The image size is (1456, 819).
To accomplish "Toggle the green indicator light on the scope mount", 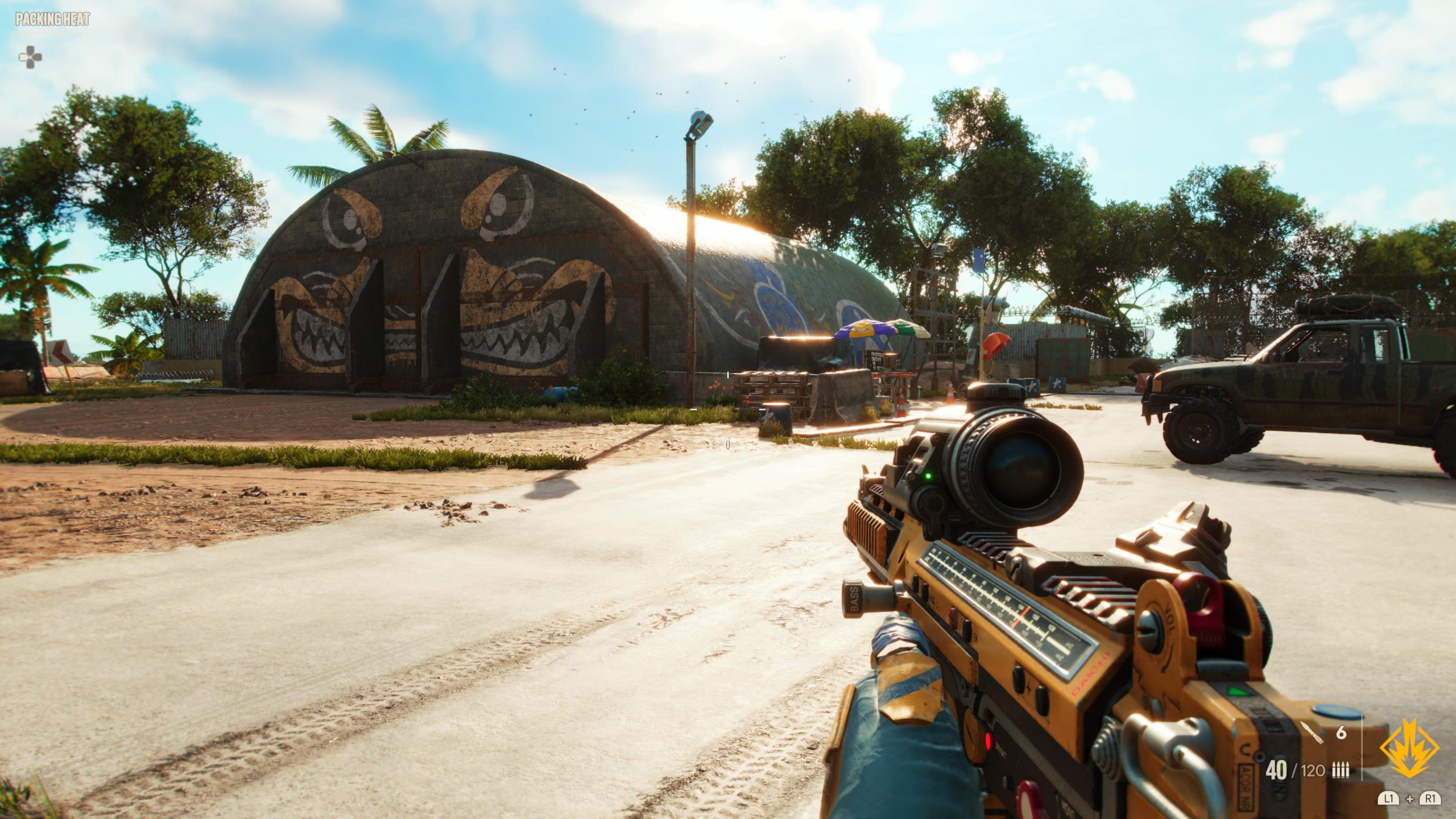I will click(x=928, y=476).
